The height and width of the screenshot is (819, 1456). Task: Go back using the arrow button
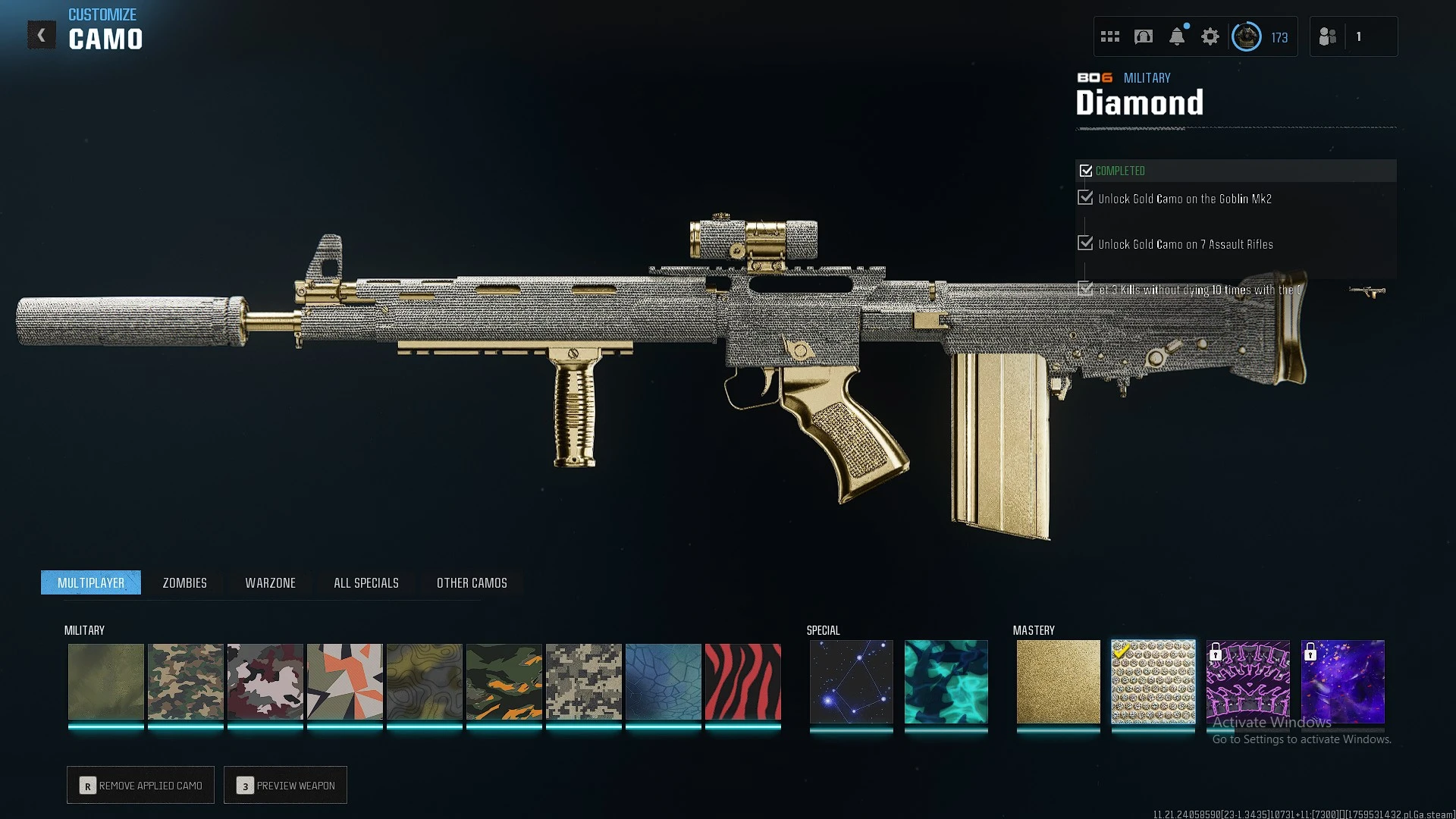pos(42,35)
